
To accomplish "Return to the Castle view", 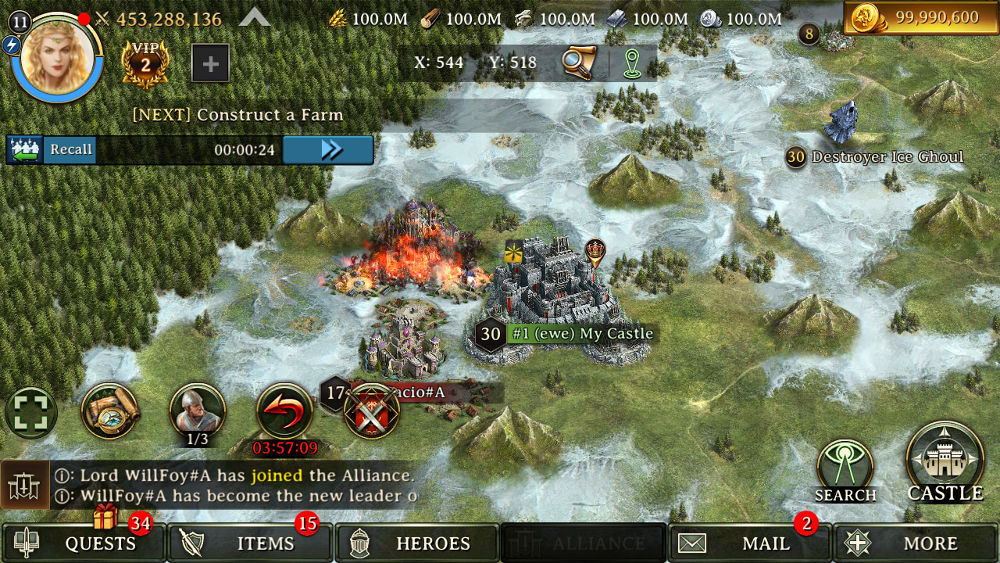I will (944, 462).
